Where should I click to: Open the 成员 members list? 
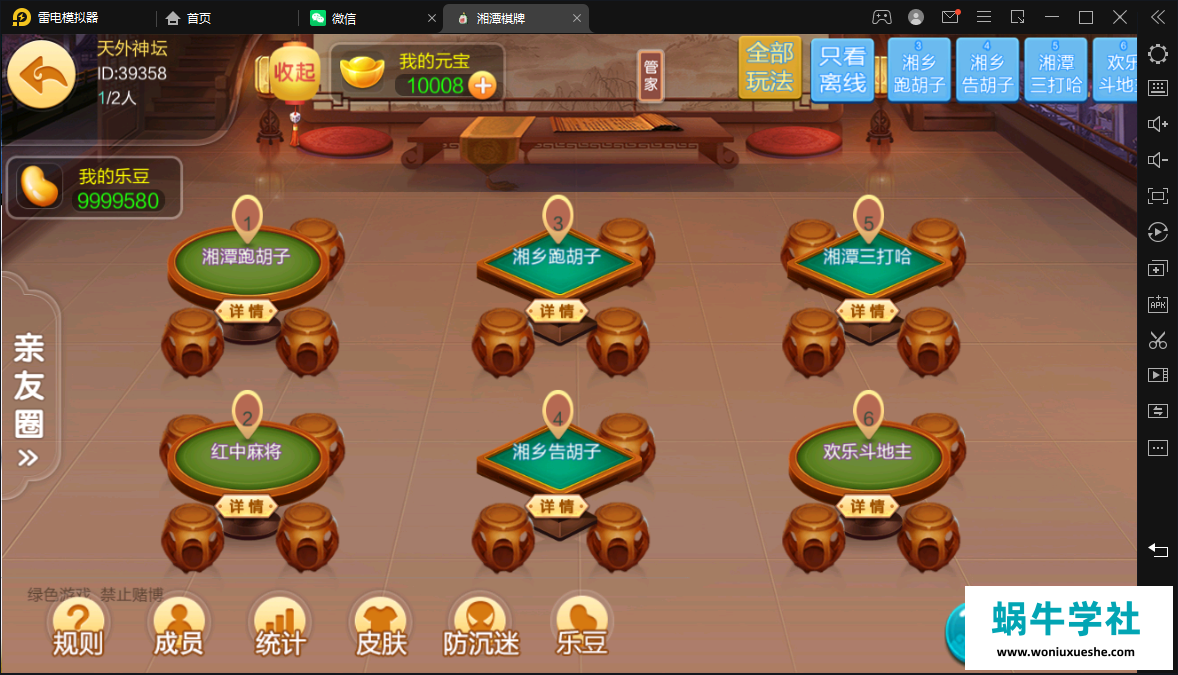pos(178,627)
